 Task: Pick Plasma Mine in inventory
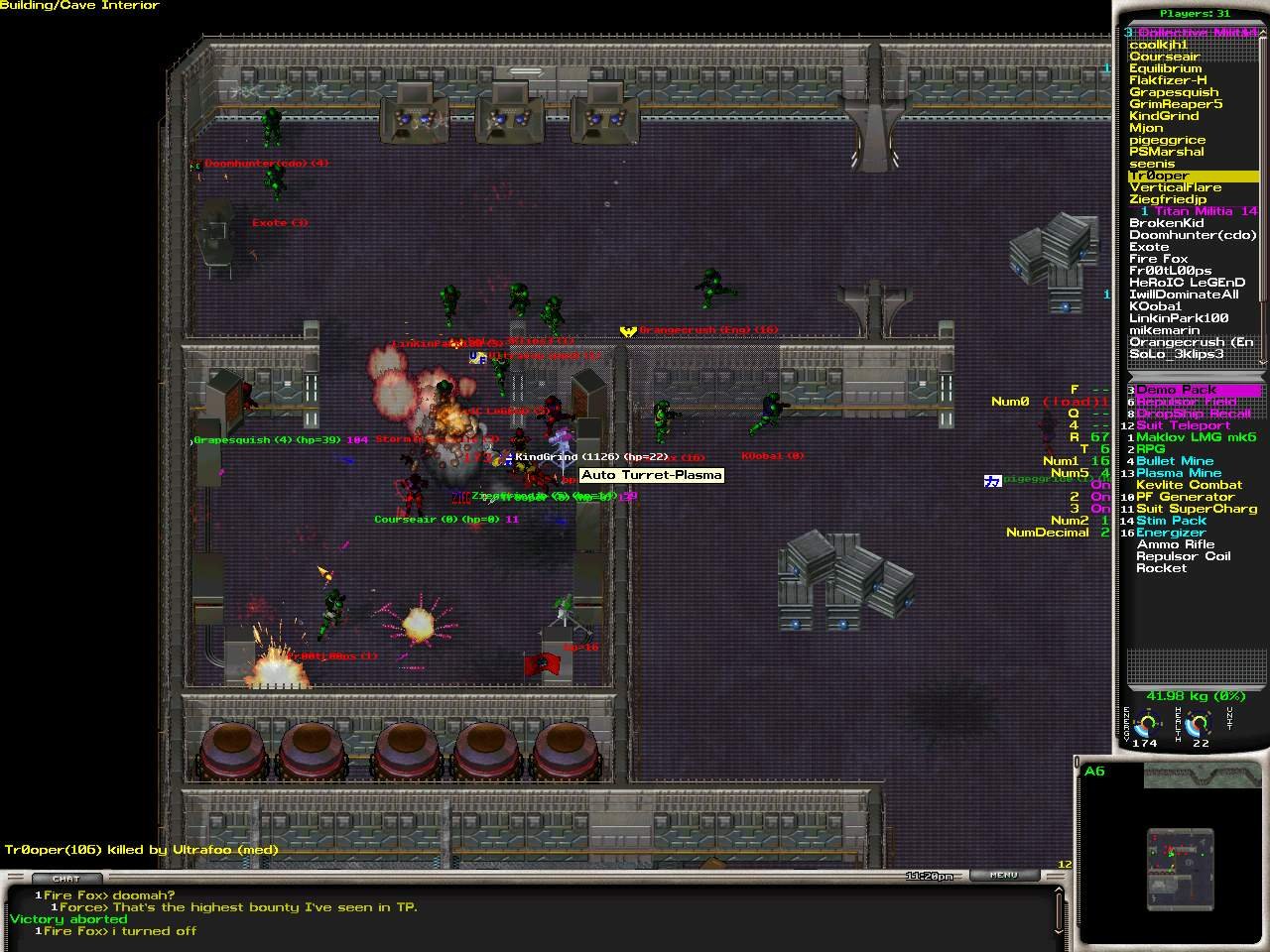(x=1179, y=473)
